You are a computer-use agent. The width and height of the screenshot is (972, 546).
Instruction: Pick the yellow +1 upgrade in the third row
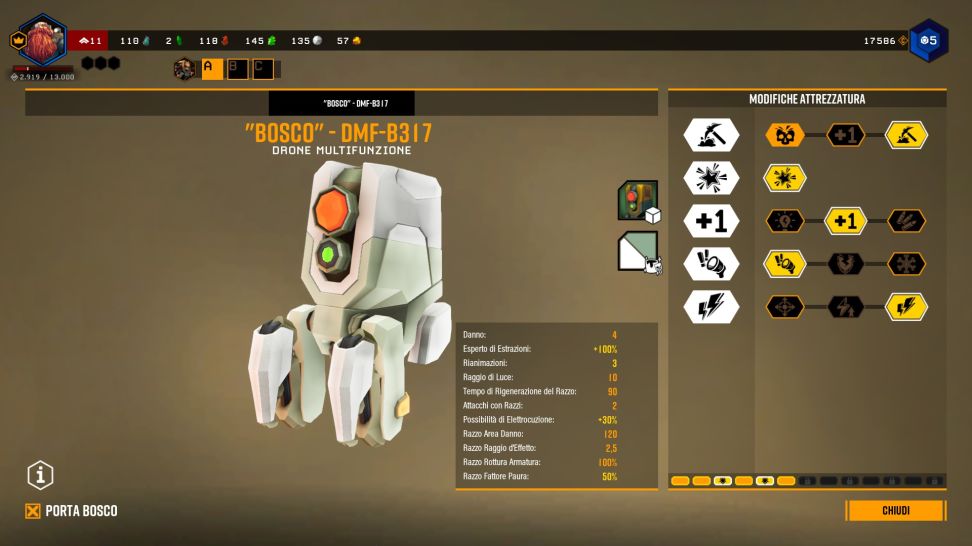pos(846,221)
